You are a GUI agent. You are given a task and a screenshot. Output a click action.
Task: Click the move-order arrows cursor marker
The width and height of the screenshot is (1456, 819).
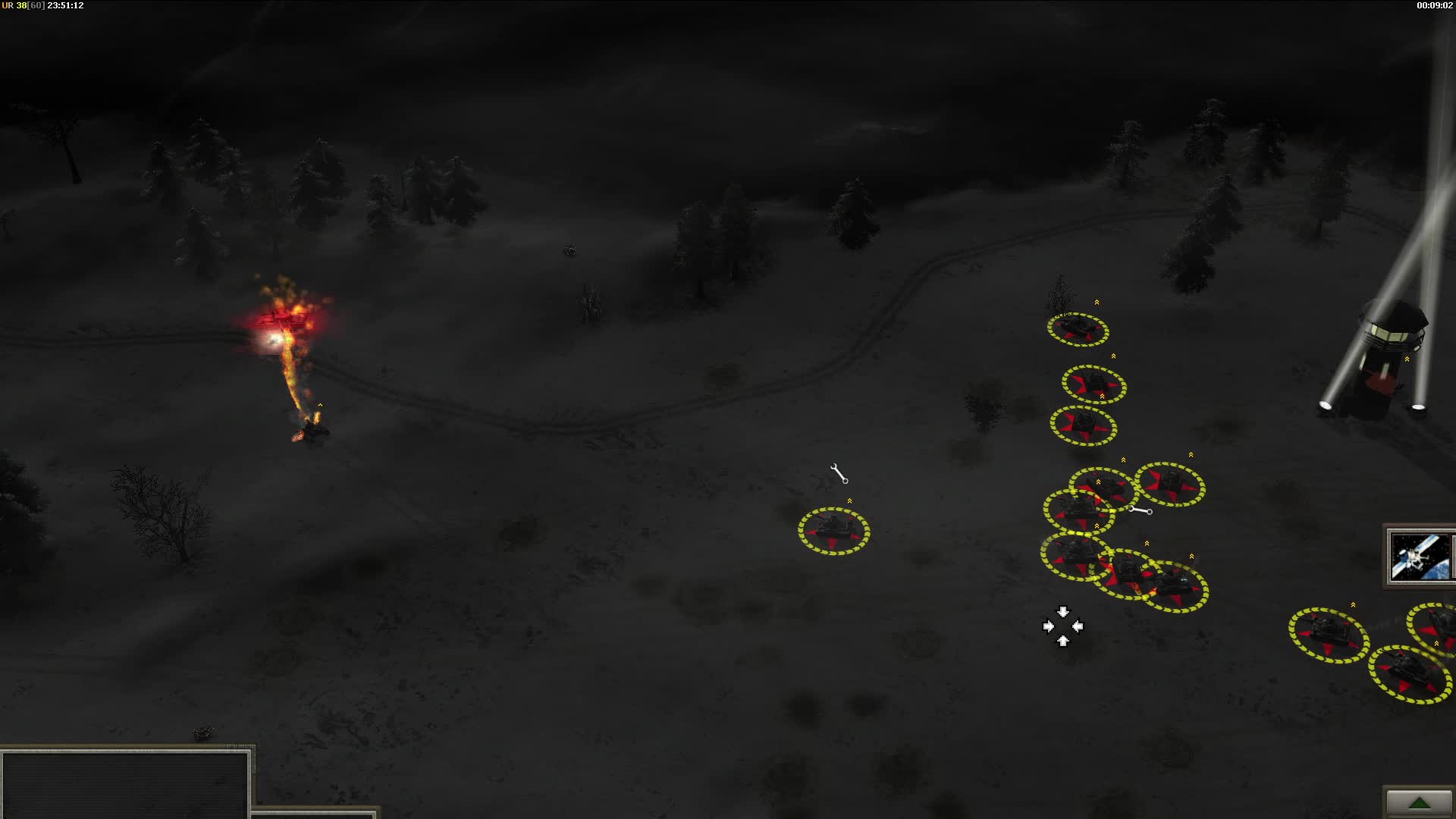(1064, 627)
